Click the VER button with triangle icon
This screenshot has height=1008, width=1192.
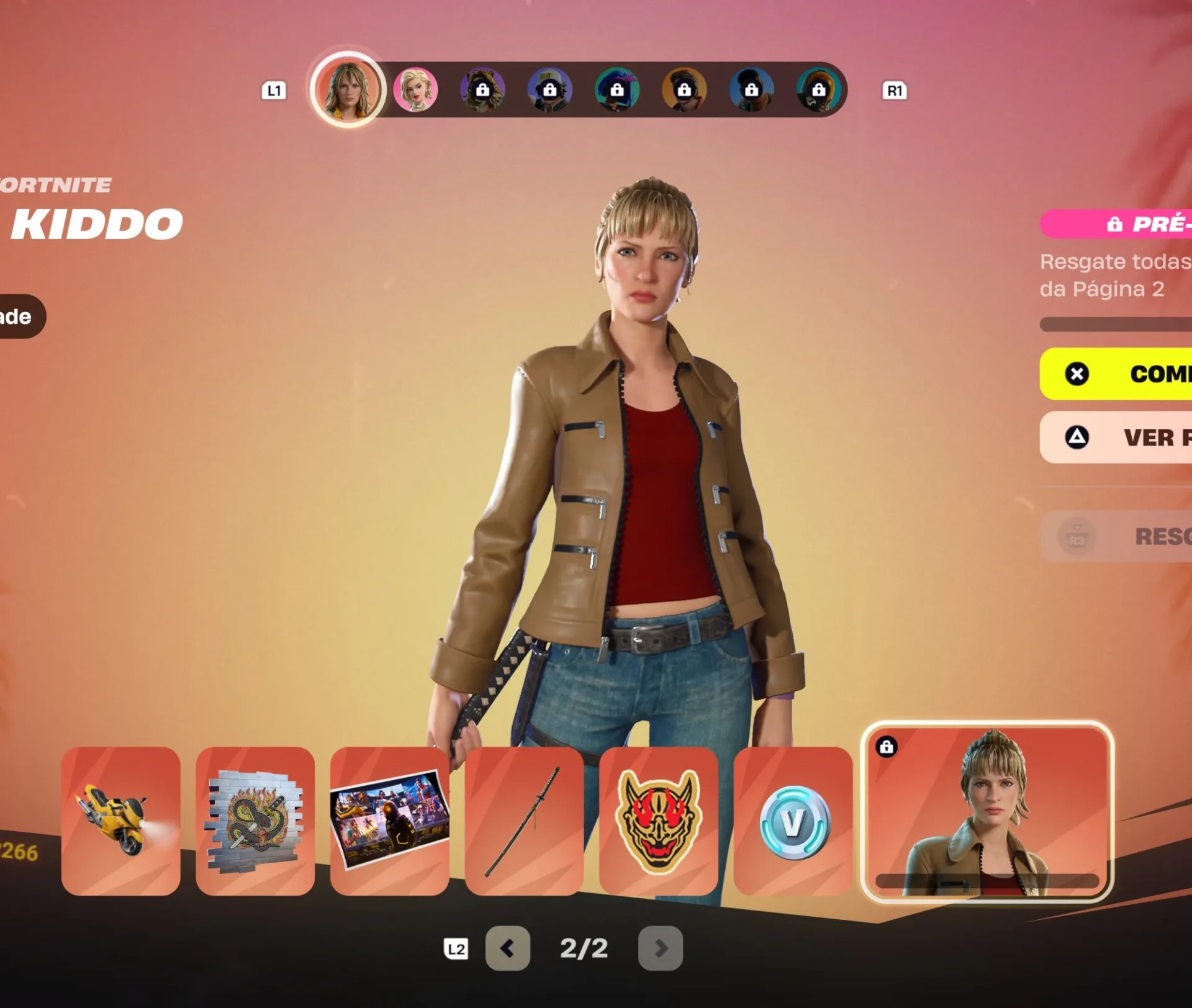tap(1149, 438)
